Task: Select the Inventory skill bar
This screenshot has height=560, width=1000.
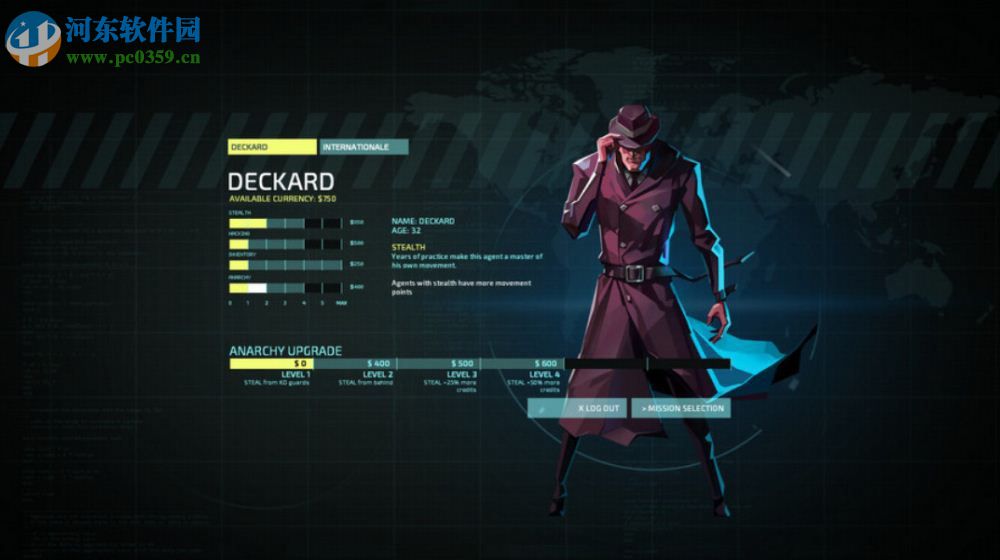Action: [x=286, y=265]
